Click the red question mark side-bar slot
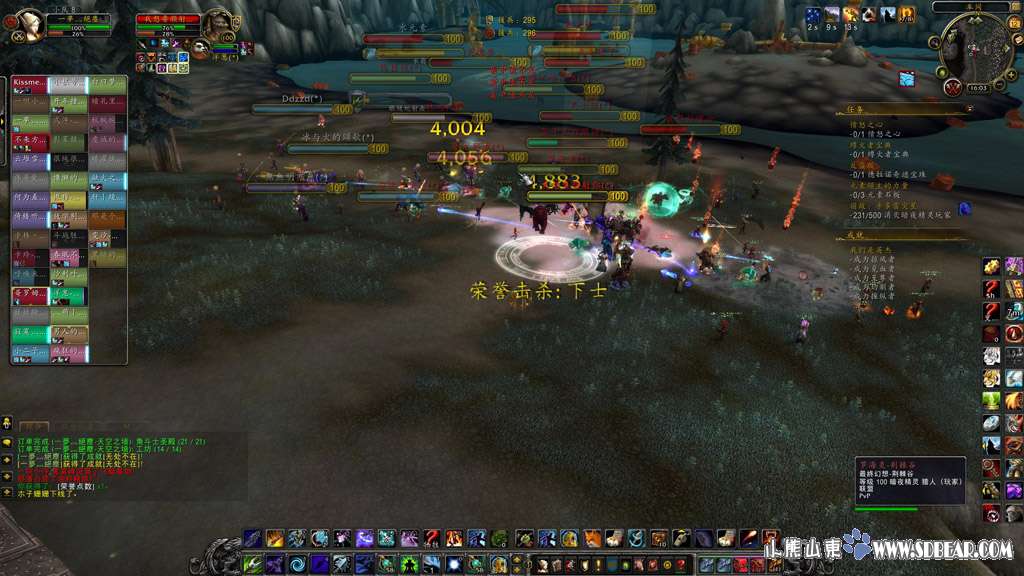Screen dimensions: 1024x576 tap(991, 289)
